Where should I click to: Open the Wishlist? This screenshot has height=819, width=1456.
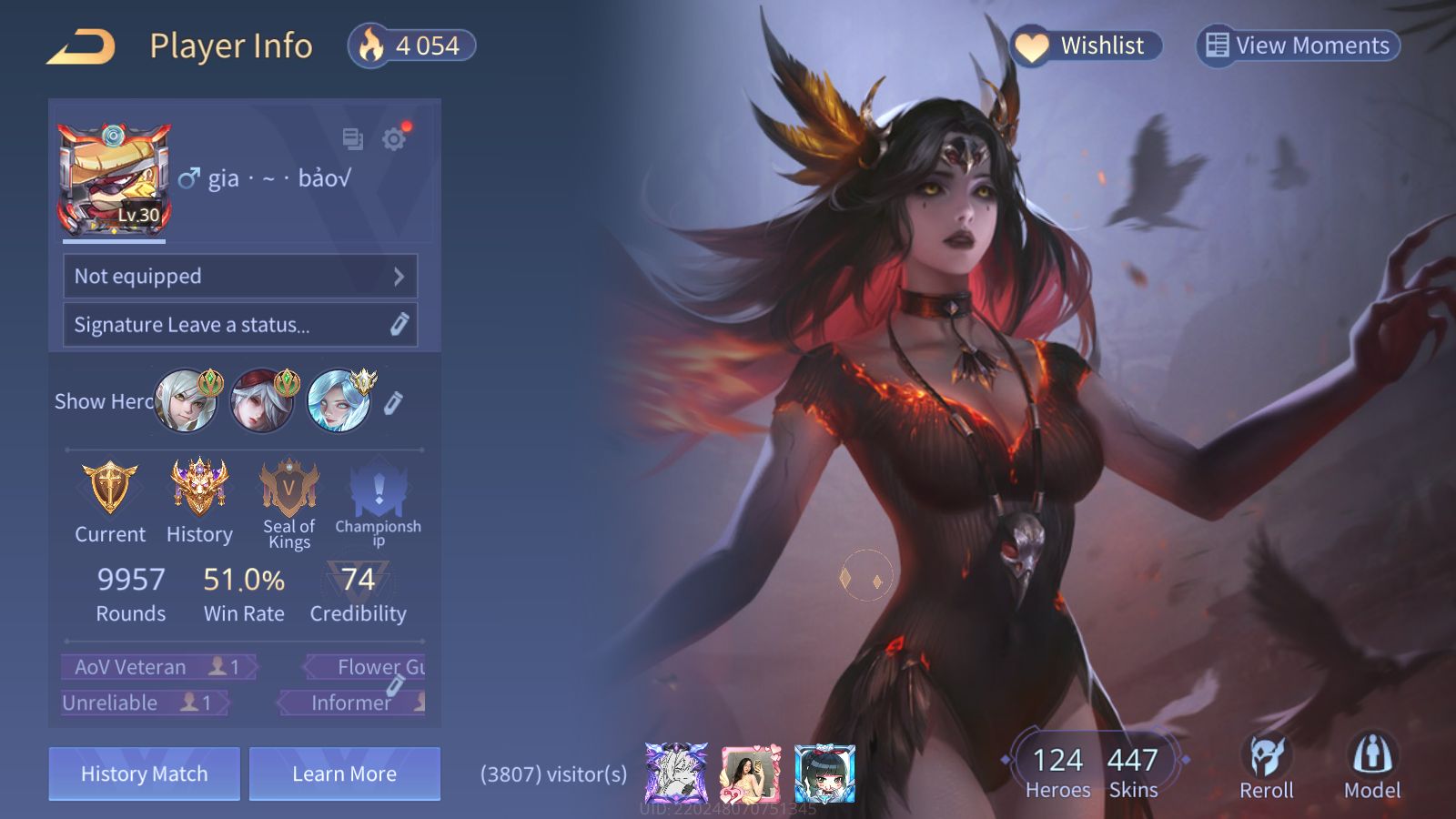1087,45
